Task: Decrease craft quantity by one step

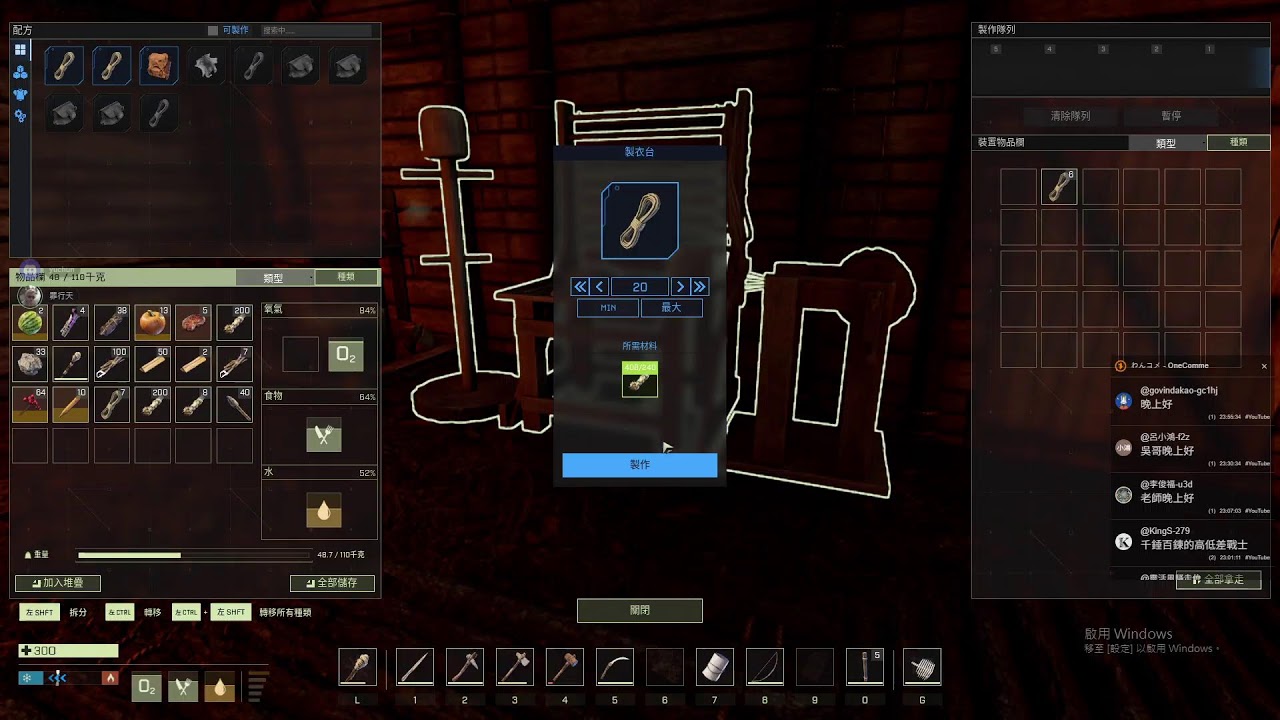Action: [600, 287]
